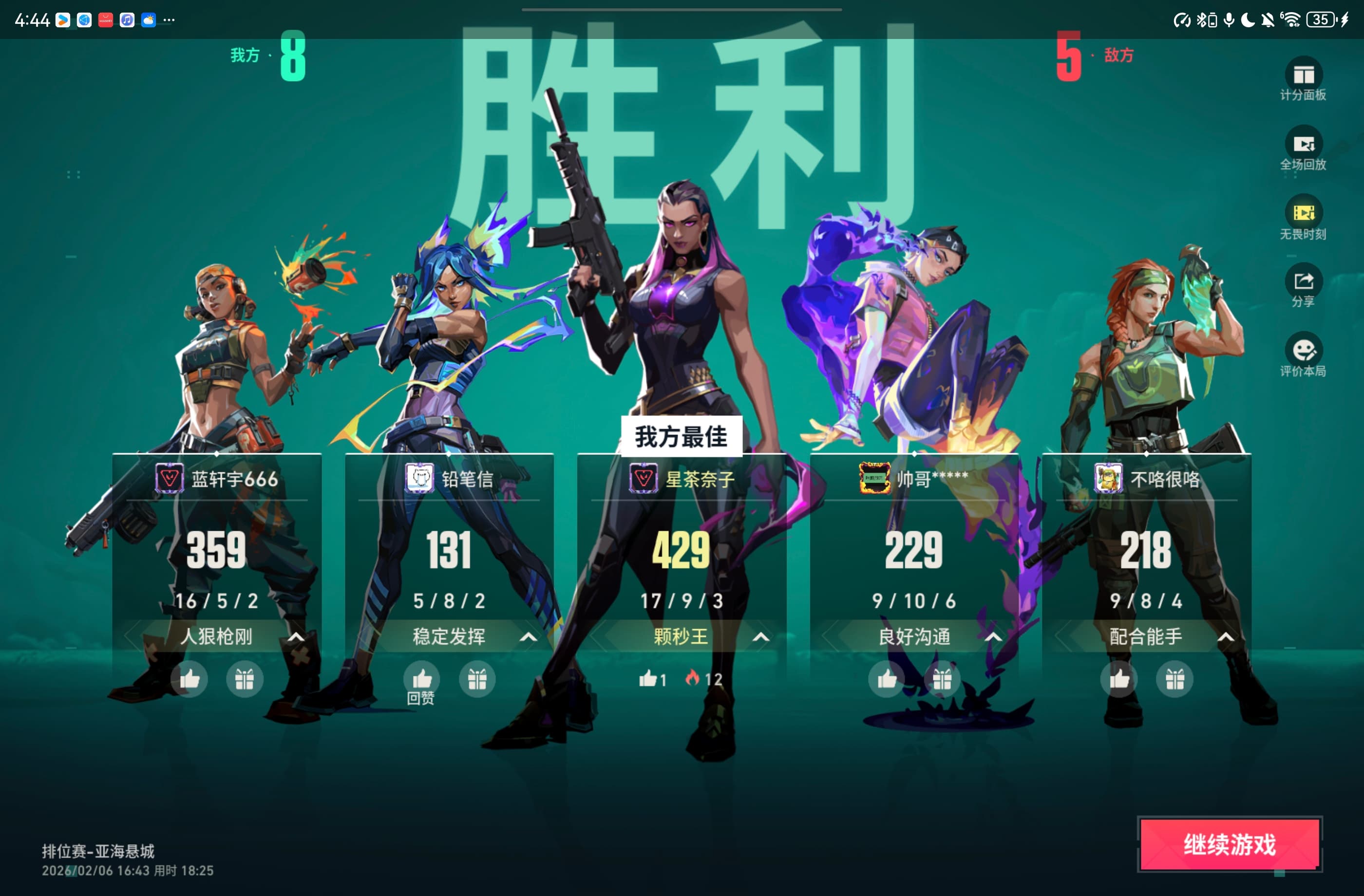
Task: Like the player 不咯很咯
Action: 1118,679
